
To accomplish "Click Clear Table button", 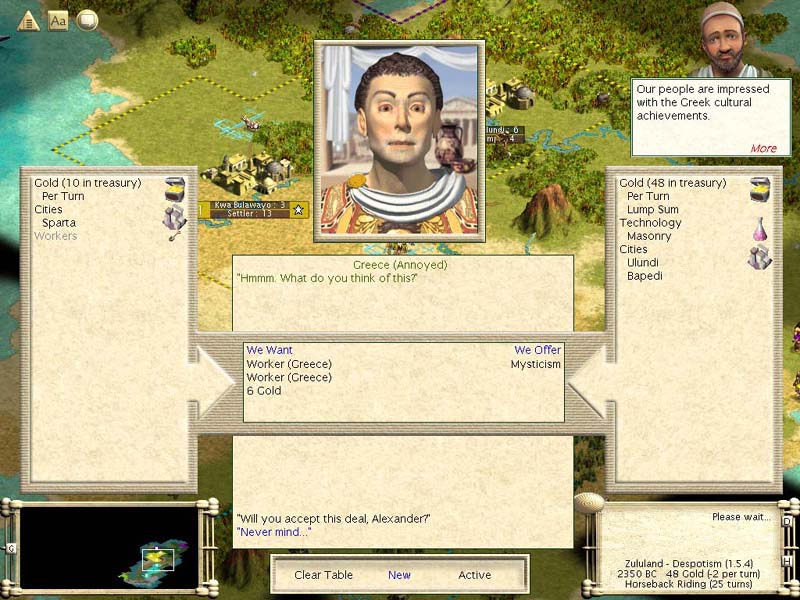I will (x=322, y=575).
